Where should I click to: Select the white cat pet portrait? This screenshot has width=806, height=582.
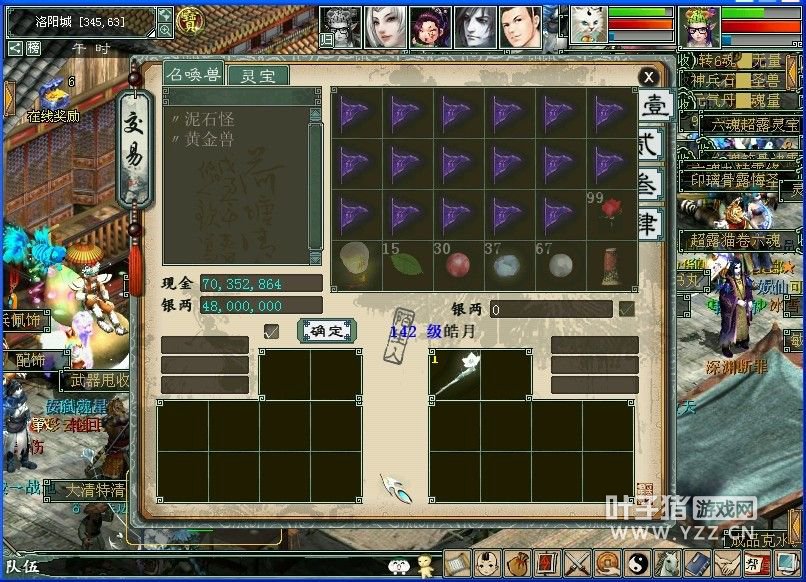[x=586, y=26]
